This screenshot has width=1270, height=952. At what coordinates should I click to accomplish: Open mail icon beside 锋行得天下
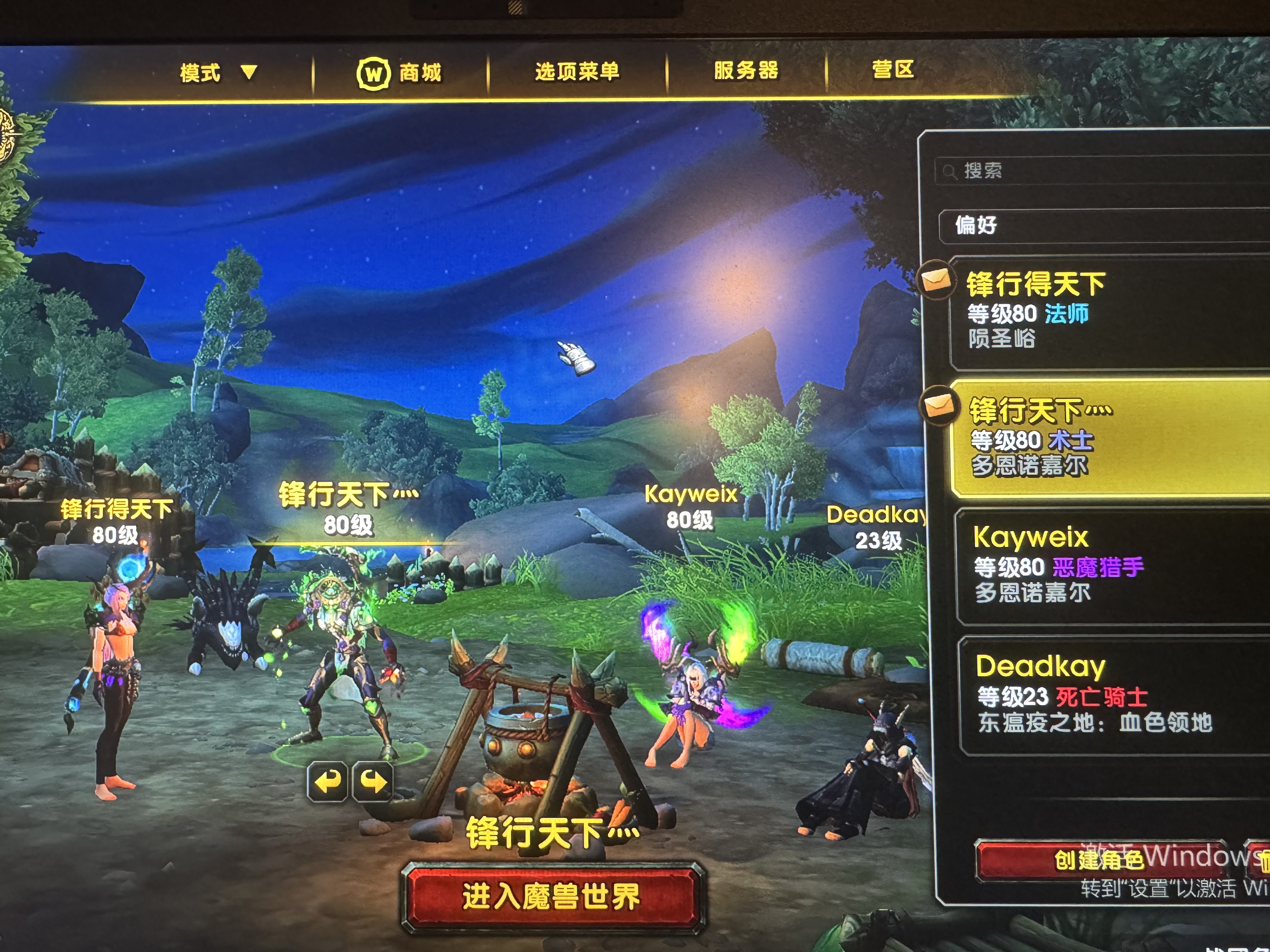(935, 280)
